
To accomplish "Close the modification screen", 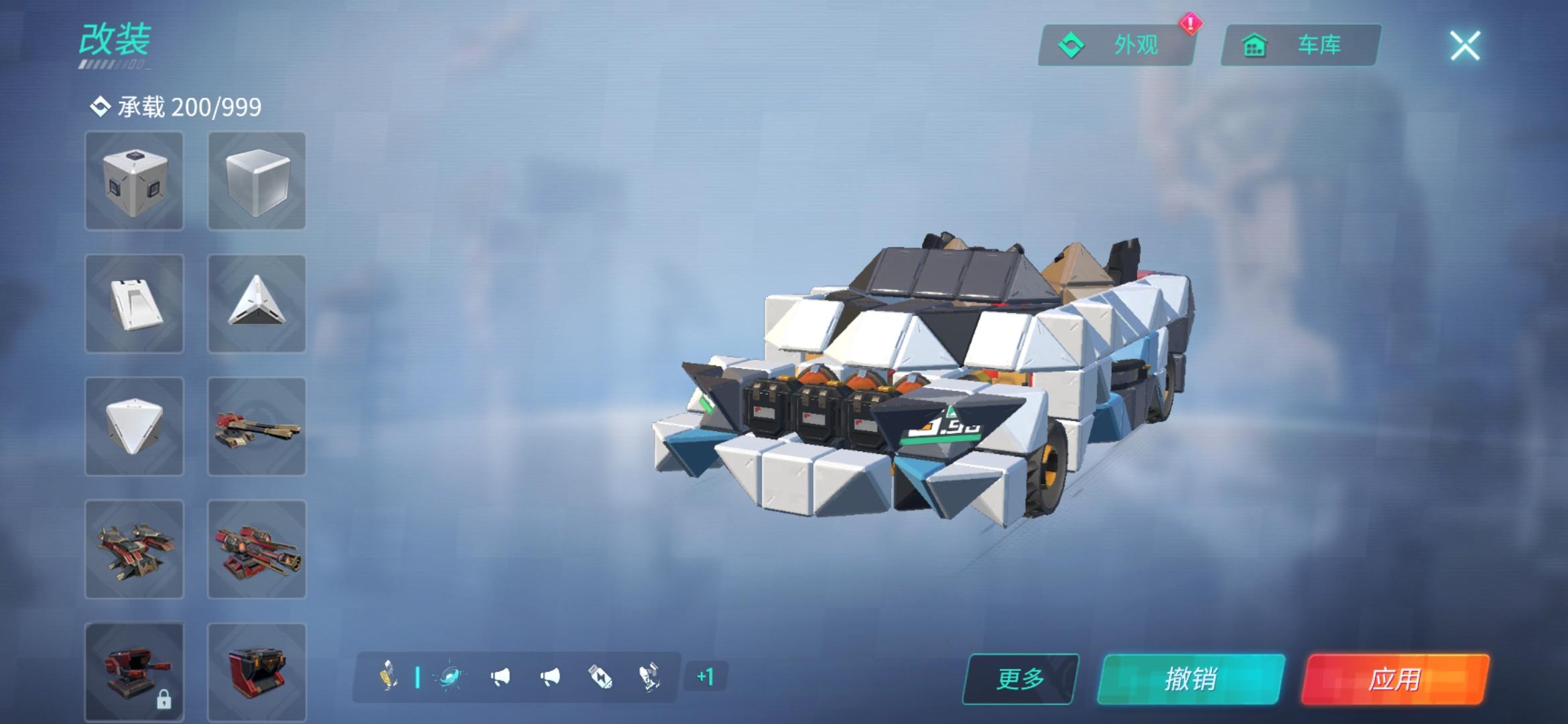I will click(1465, 46).
